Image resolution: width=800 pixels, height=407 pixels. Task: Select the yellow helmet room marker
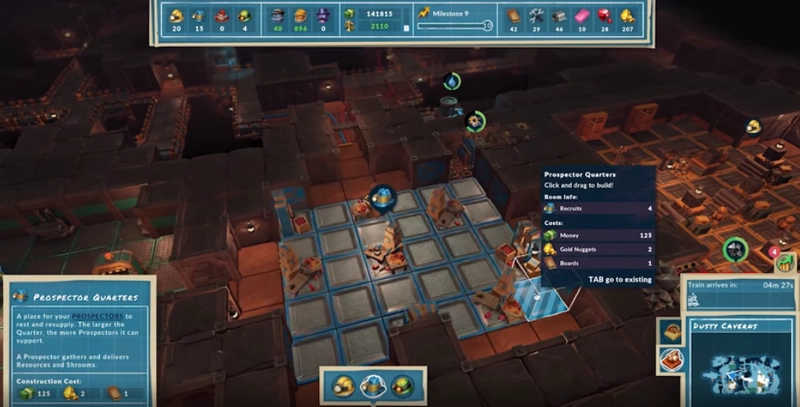754,126
